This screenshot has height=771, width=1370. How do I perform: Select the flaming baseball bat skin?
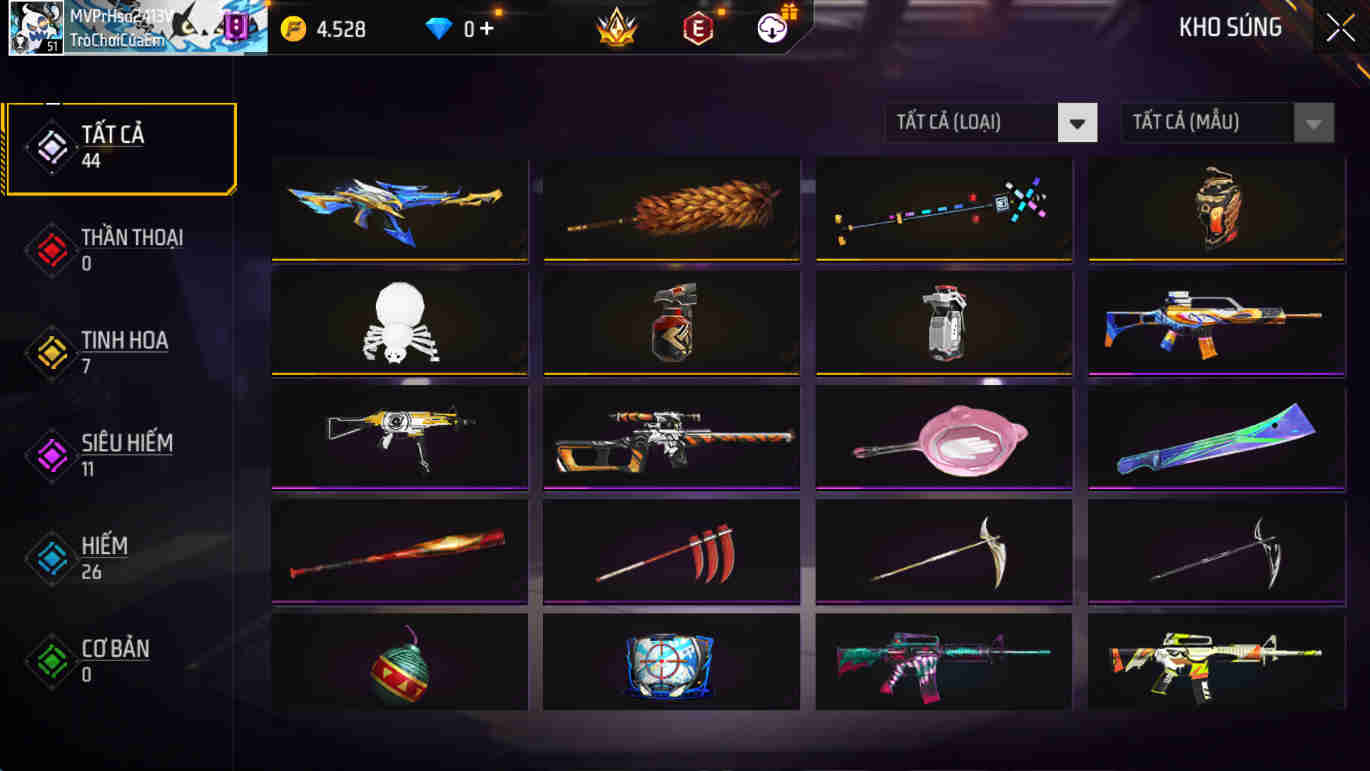(x=399, y=552)
